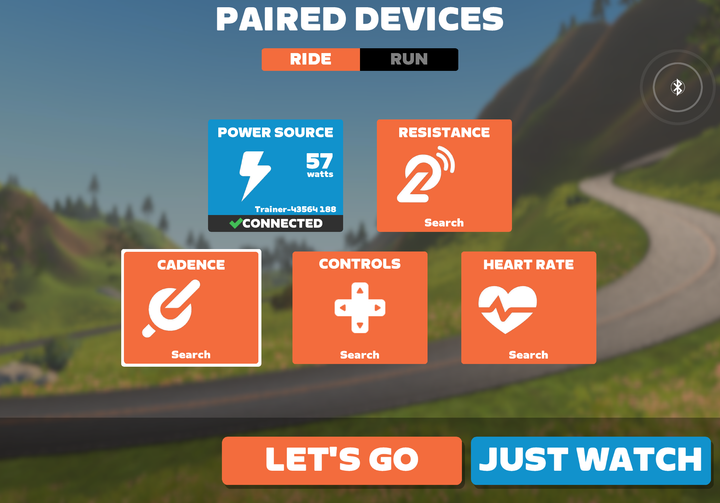
Task: Switch to the RIDE tab
Action: [x=311, y=59]
